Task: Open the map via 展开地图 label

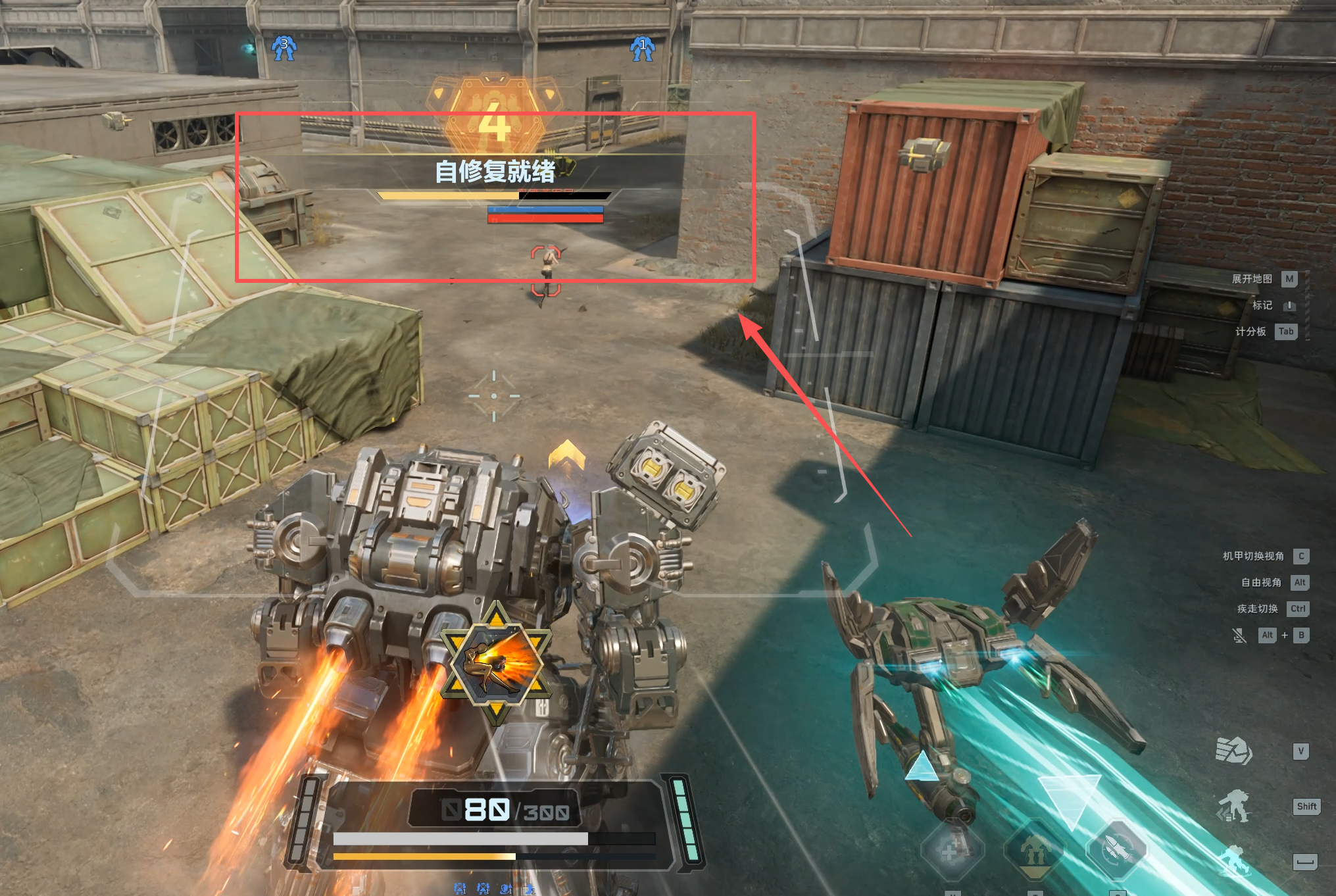Action: (1252, 279)
